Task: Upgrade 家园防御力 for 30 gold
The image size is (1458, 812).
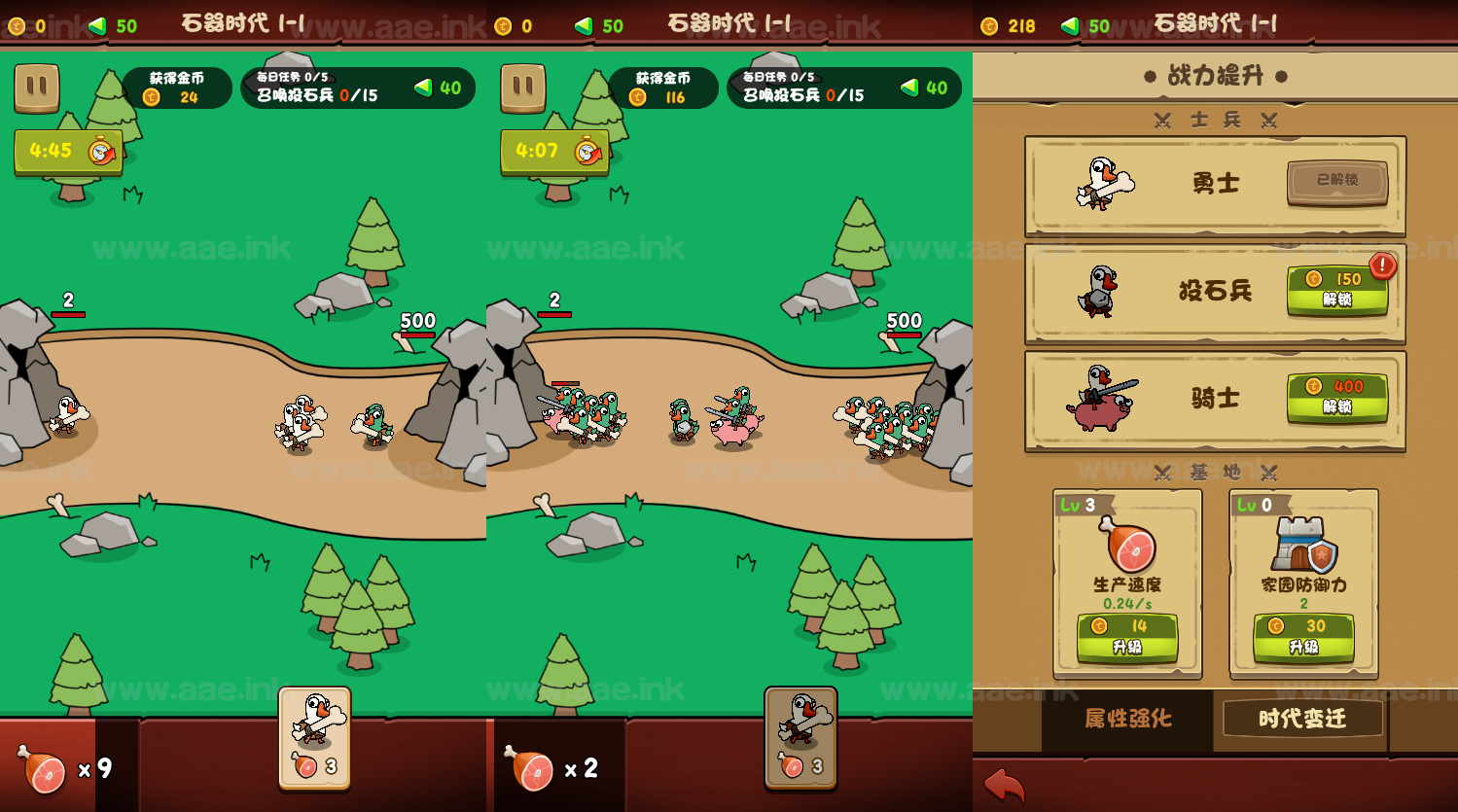Action: (1303, 637)
